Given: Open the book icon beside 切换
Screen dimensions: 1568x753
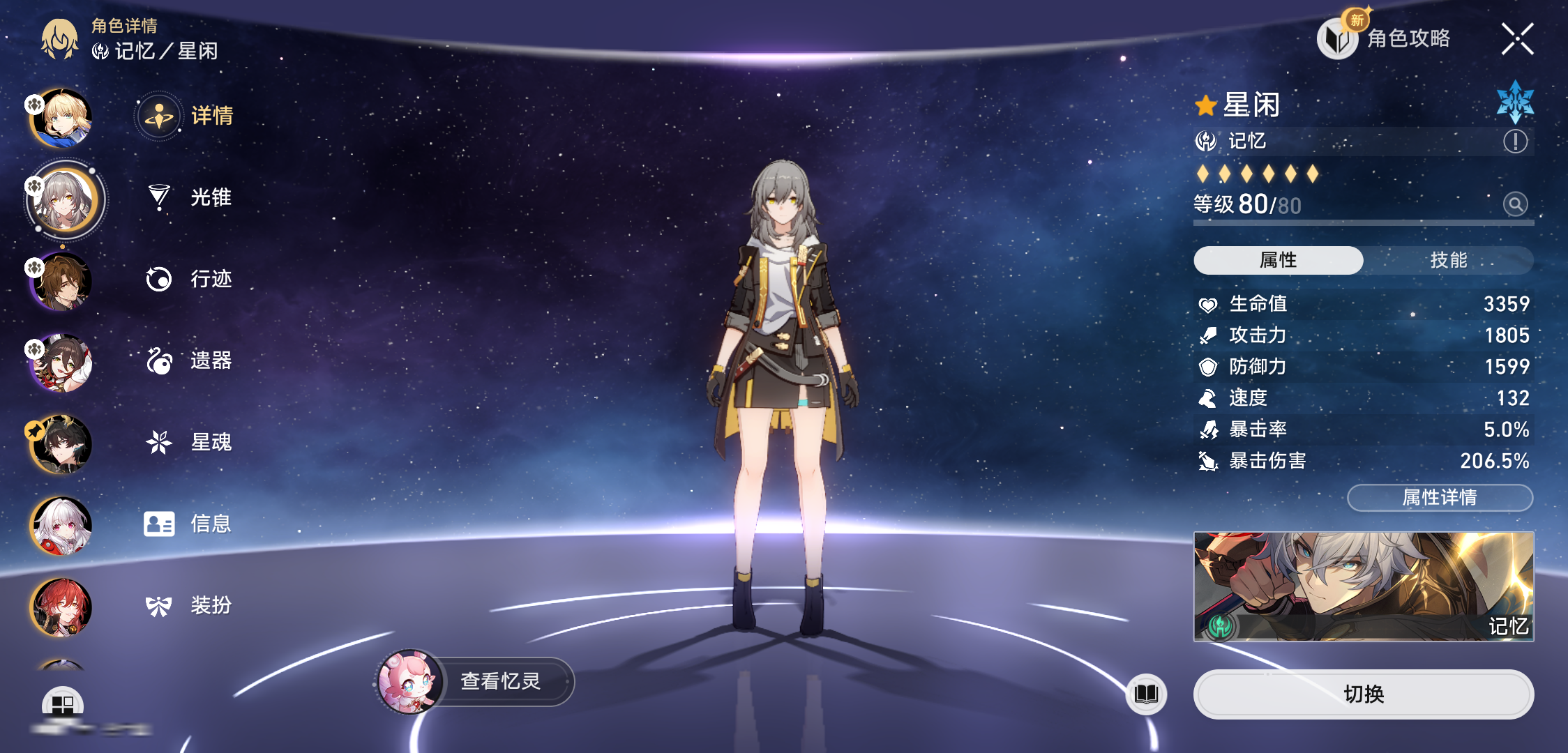Looking at the screenshot, I should [1146, 694].
